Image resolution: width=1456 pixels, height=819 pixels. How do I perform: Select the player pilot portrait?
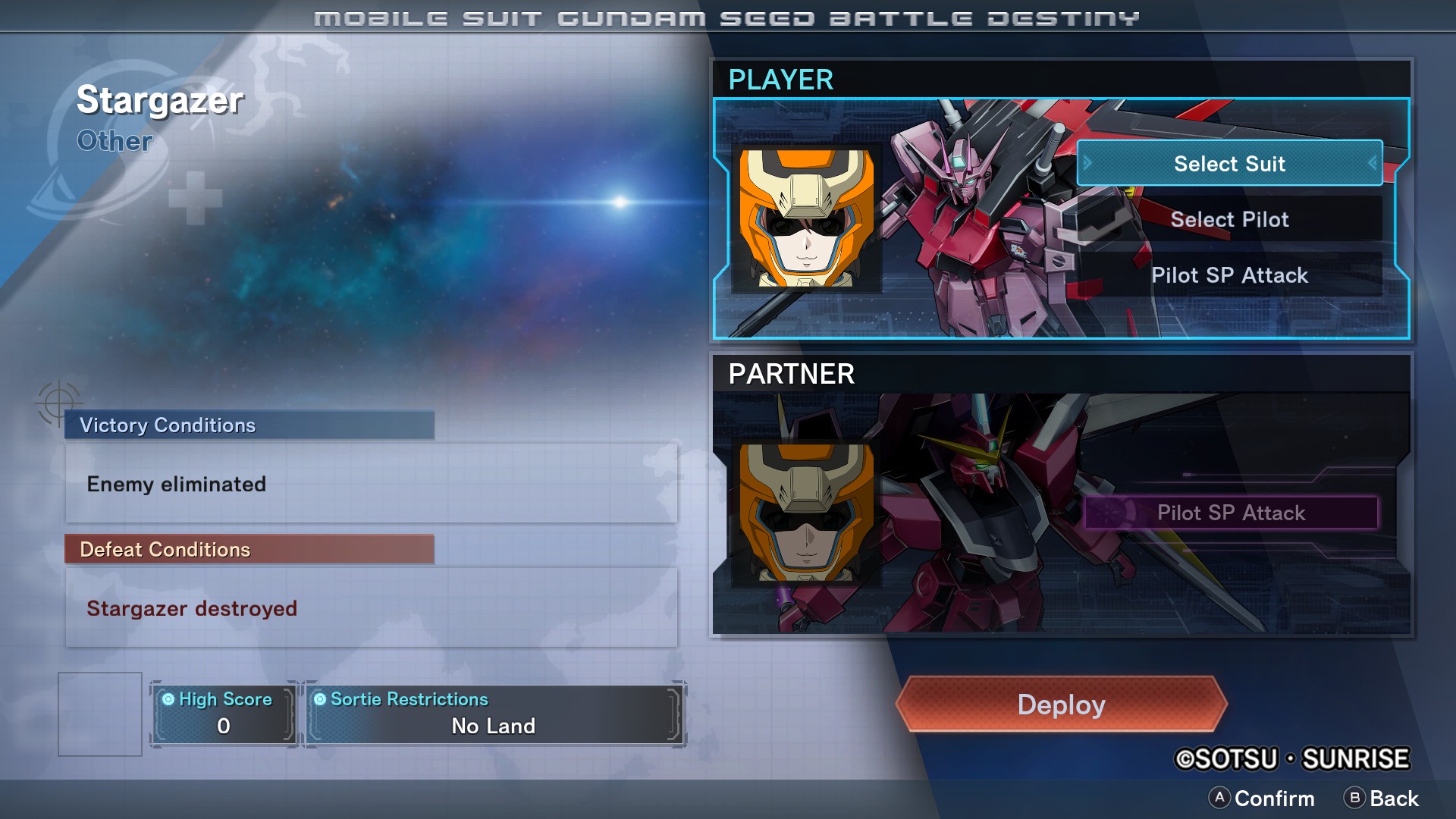click(x=806, y=218)
